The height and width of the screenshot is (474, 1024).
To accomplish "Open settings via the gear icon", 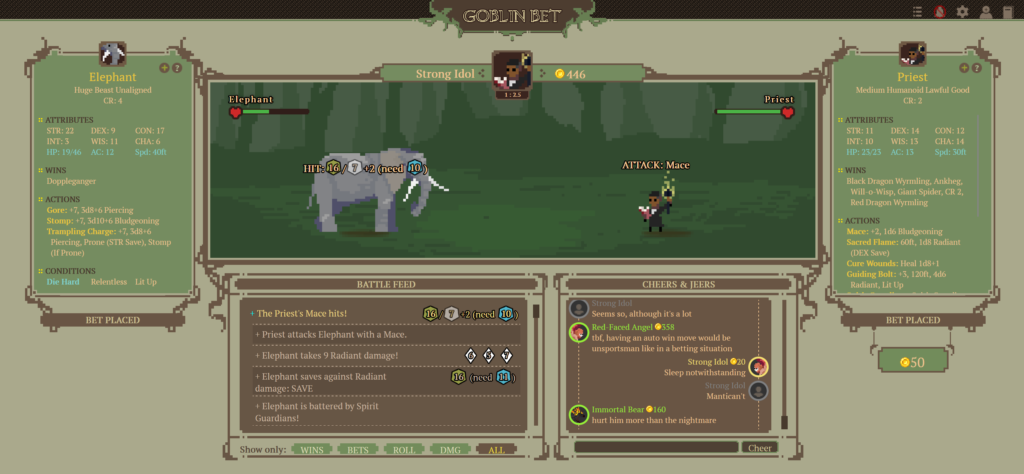I will (x=963, y=11).
